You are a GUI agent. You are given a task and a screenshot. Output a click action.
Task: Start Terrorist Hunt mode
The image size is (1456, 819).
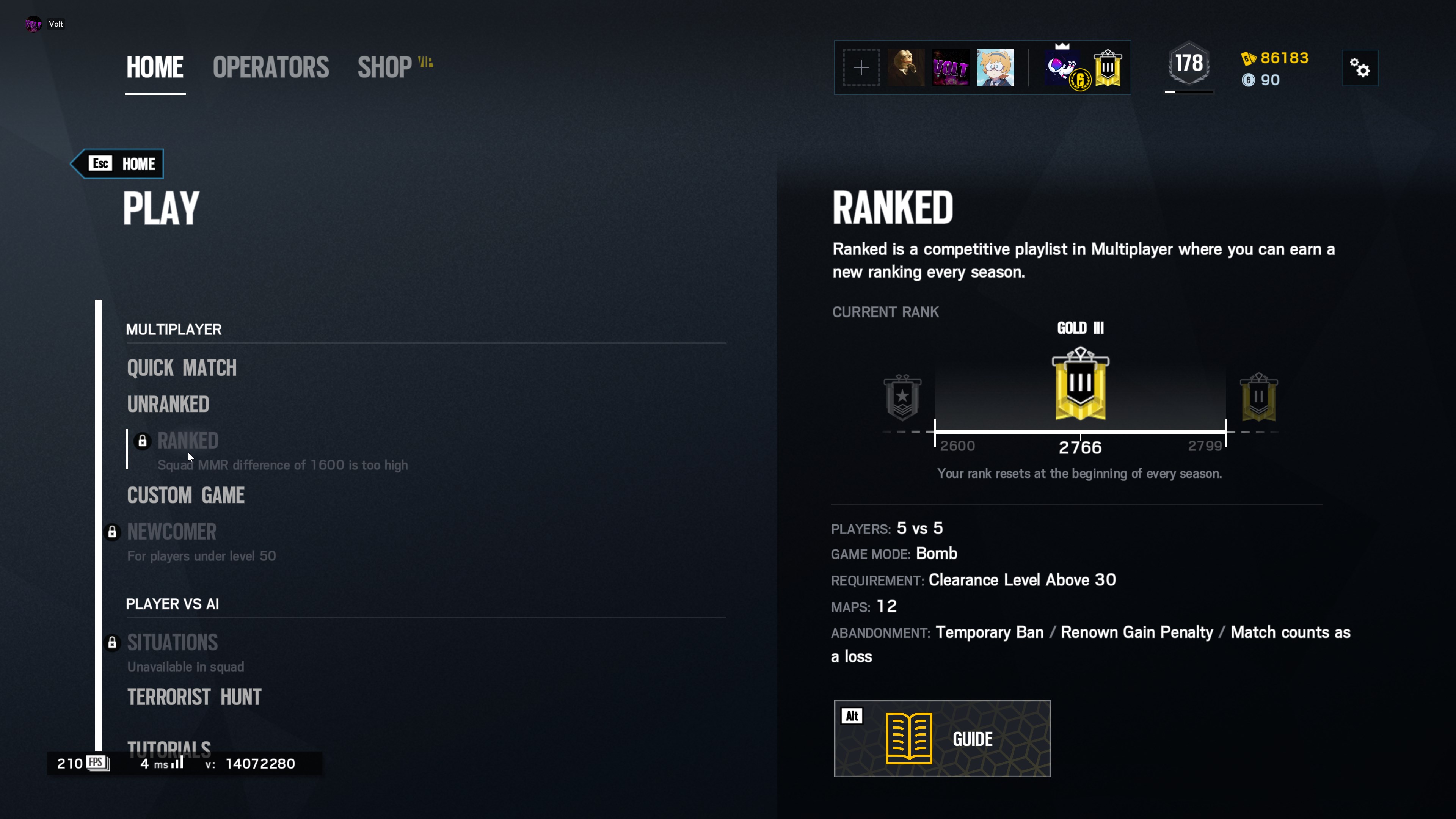pos(194,697)
